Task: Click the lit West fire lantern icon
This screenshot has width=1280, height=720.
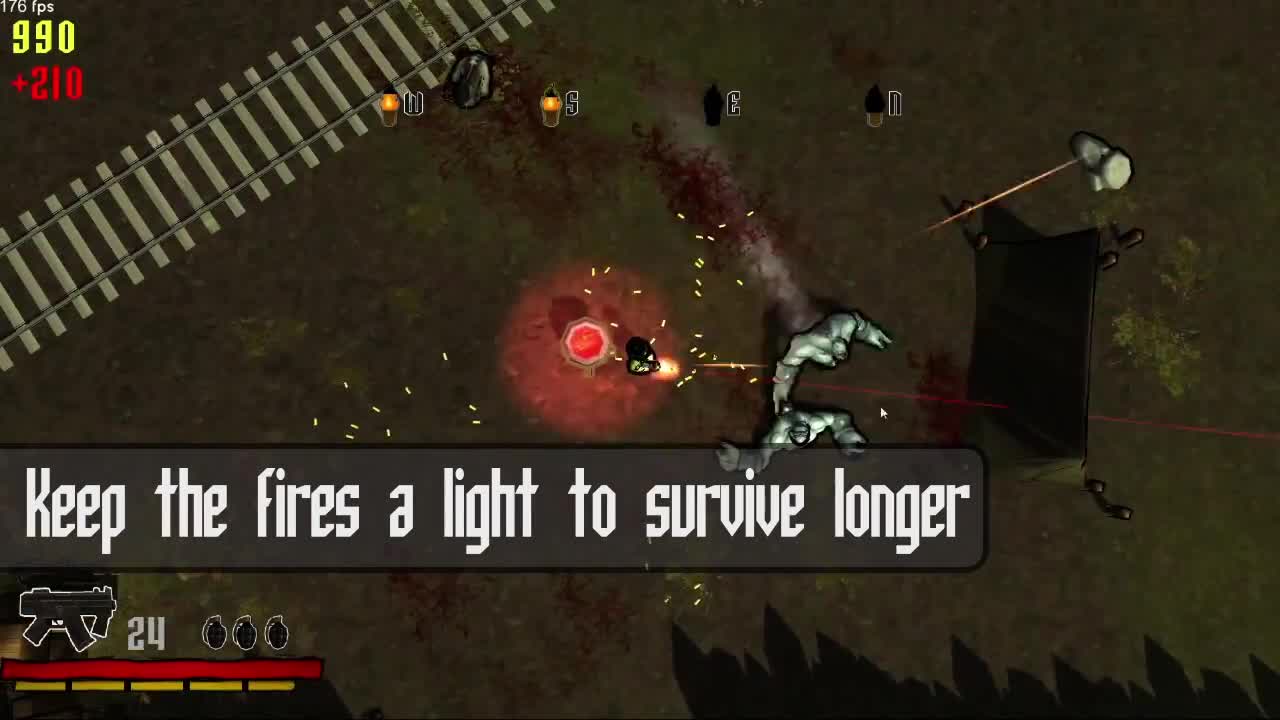Action: 390,104
